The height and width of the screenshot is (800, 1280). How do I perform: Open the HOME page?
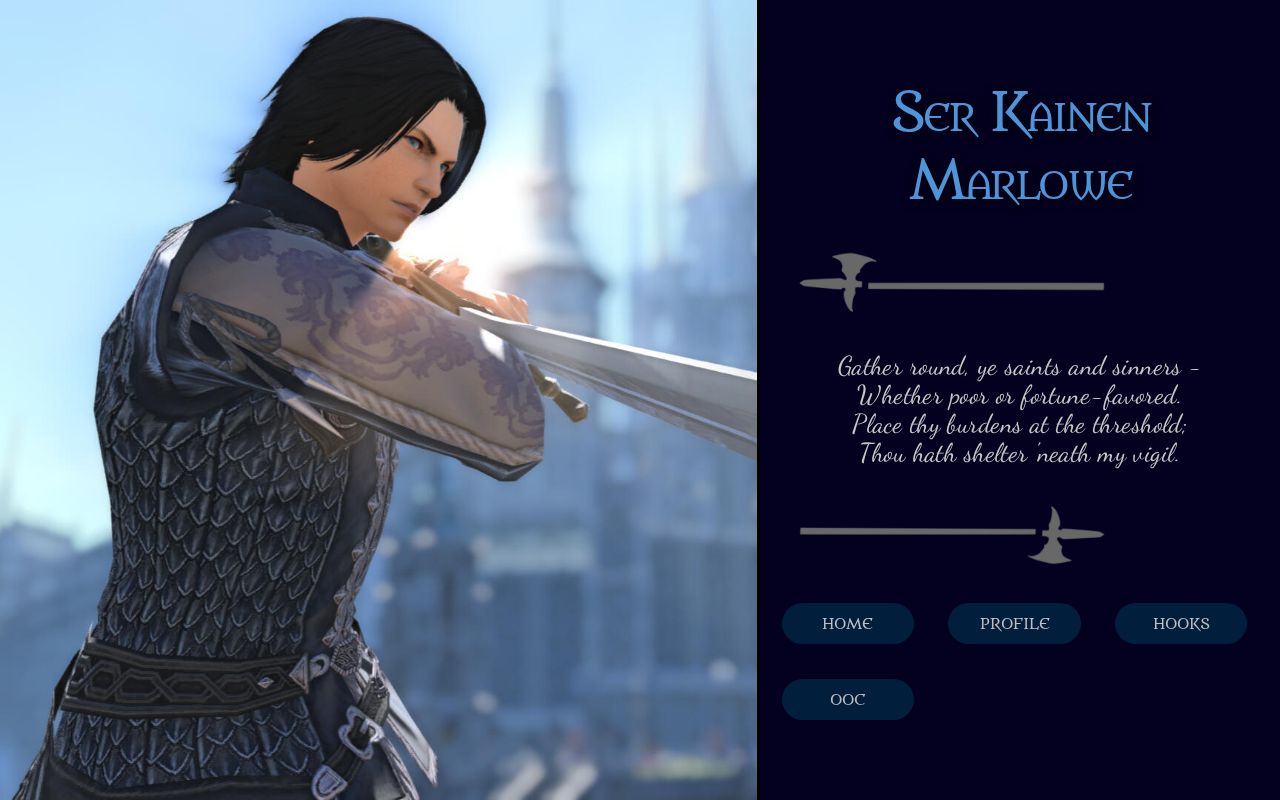847,623
